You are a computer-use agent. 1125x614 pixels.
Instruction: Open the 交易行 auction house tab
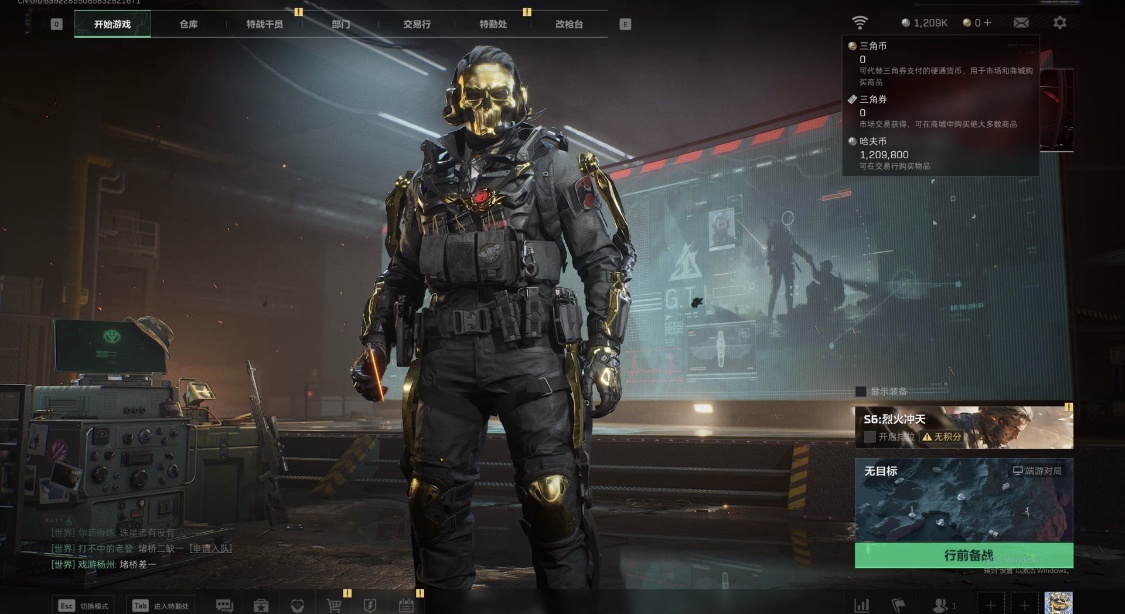(x=417, y=24)
